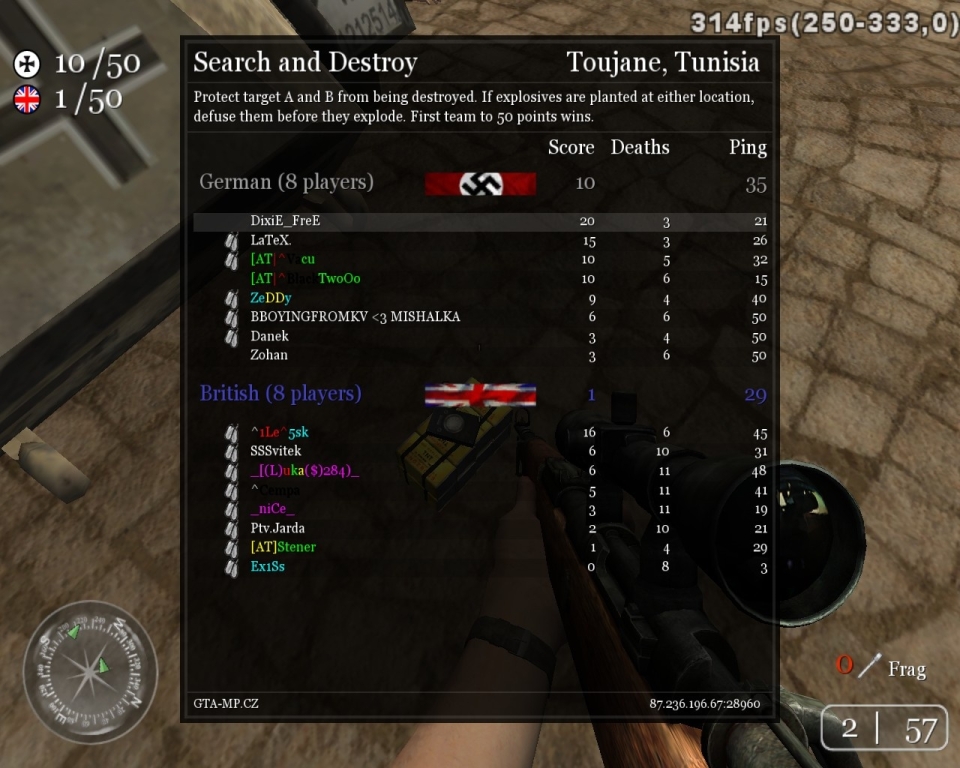The image size is (960, 768).
Task: Choose the _niCe_ player row
Action: coord(272,509)
